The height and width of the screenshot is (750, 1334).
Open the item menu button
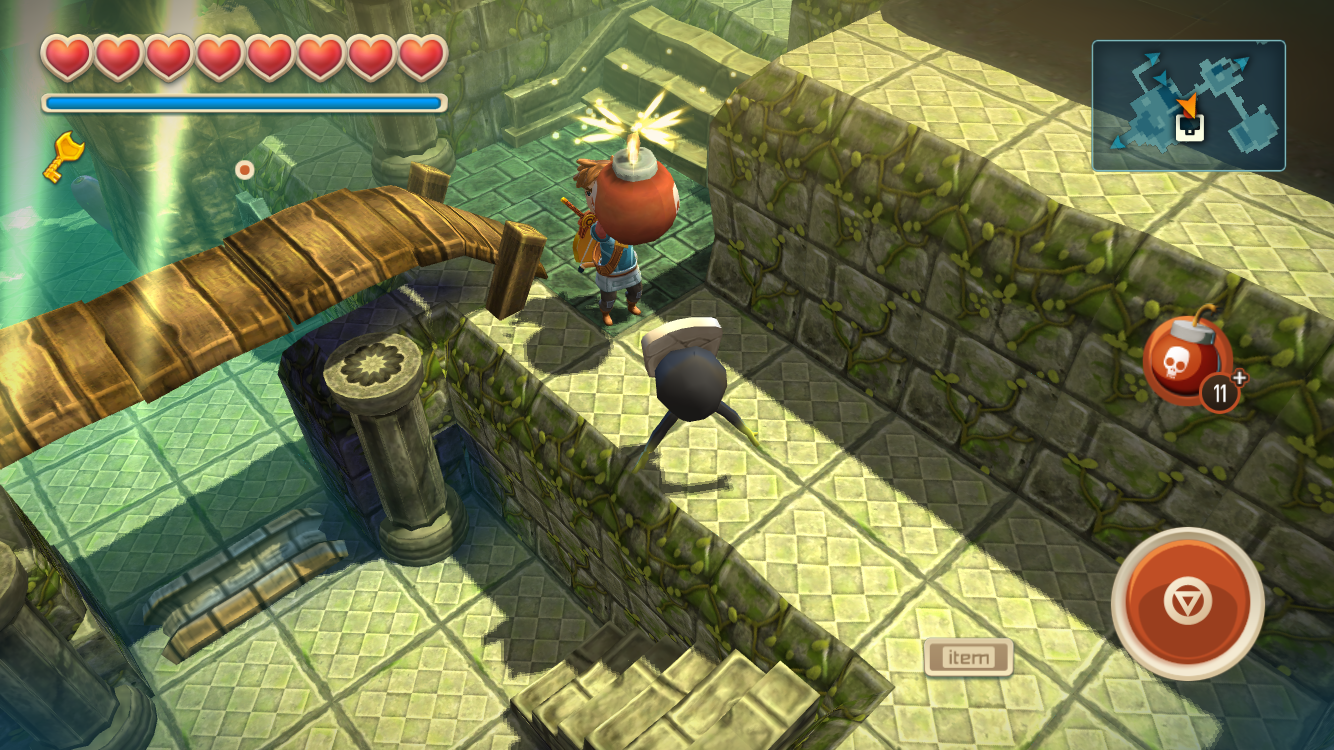point(968,657)
